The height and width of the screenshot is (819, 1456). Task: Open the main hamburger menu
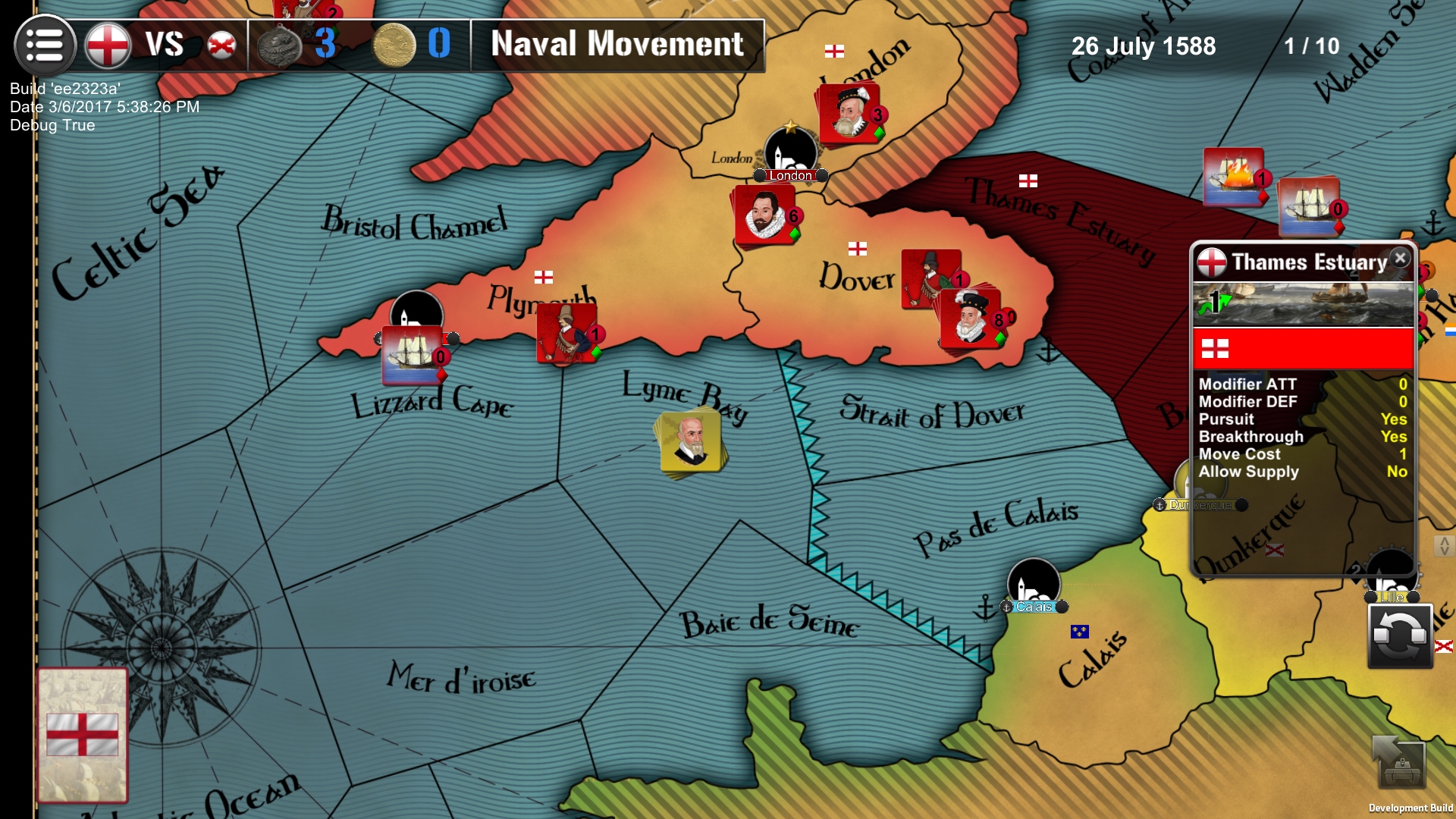(x=45, y=46)
